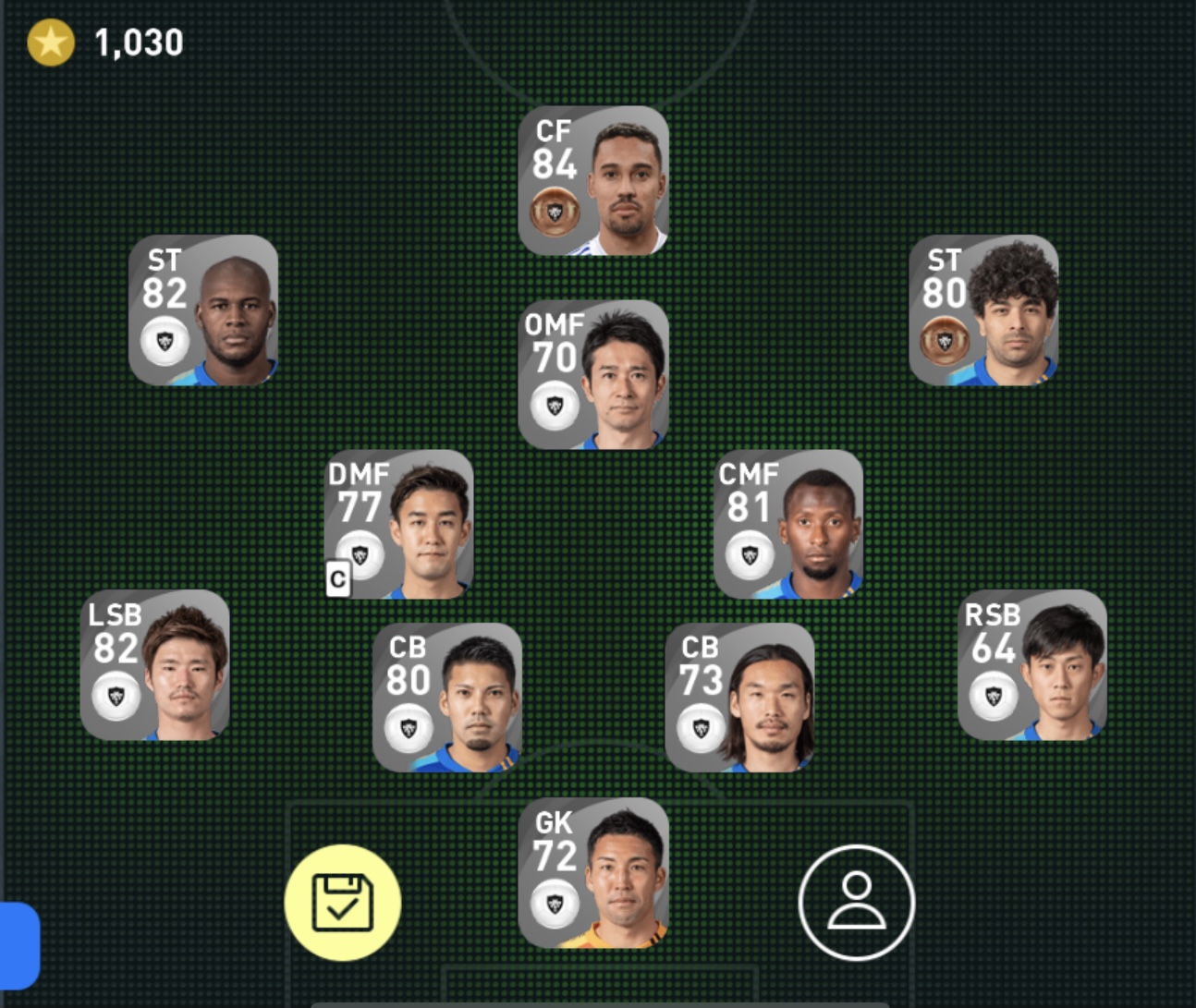This screenshot has height=1008, width=1196.
Task: Click the gold star coin icon
Action: pos(51,43)
